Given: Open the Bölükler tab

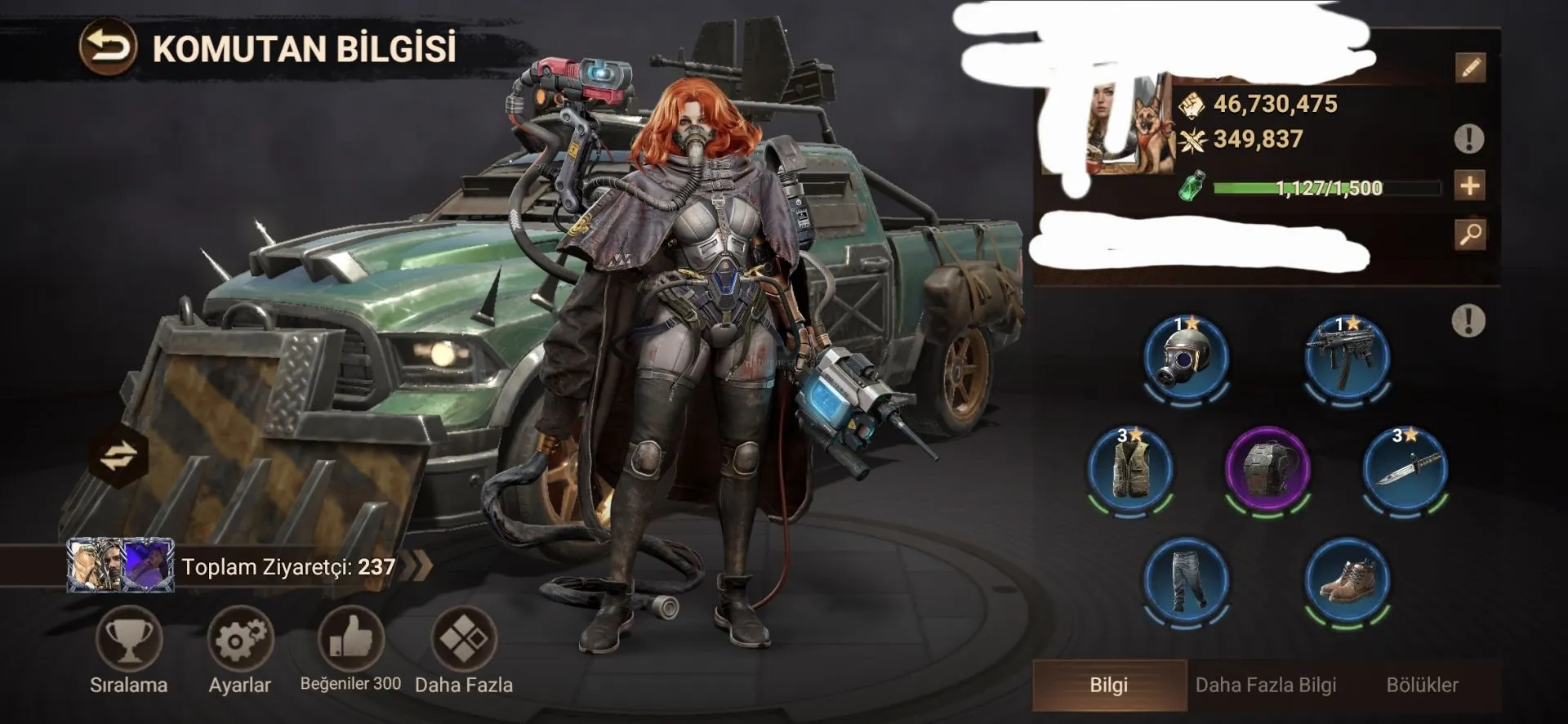Looking at the screenshot, I should (x=1422, y=685).
